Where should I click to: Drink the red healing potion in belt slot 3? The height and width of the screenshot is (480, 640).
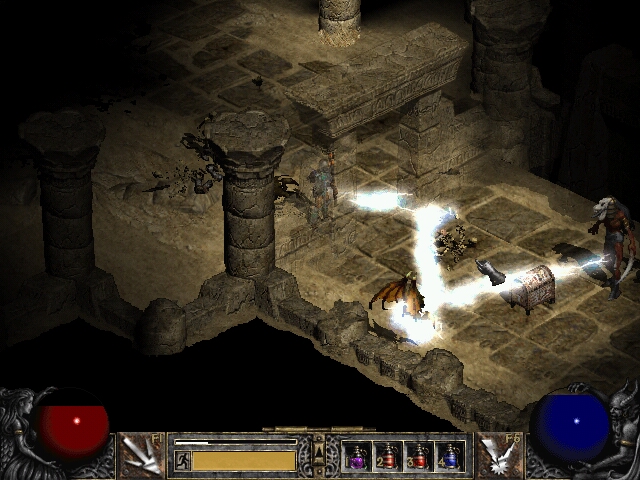[419, 457]
